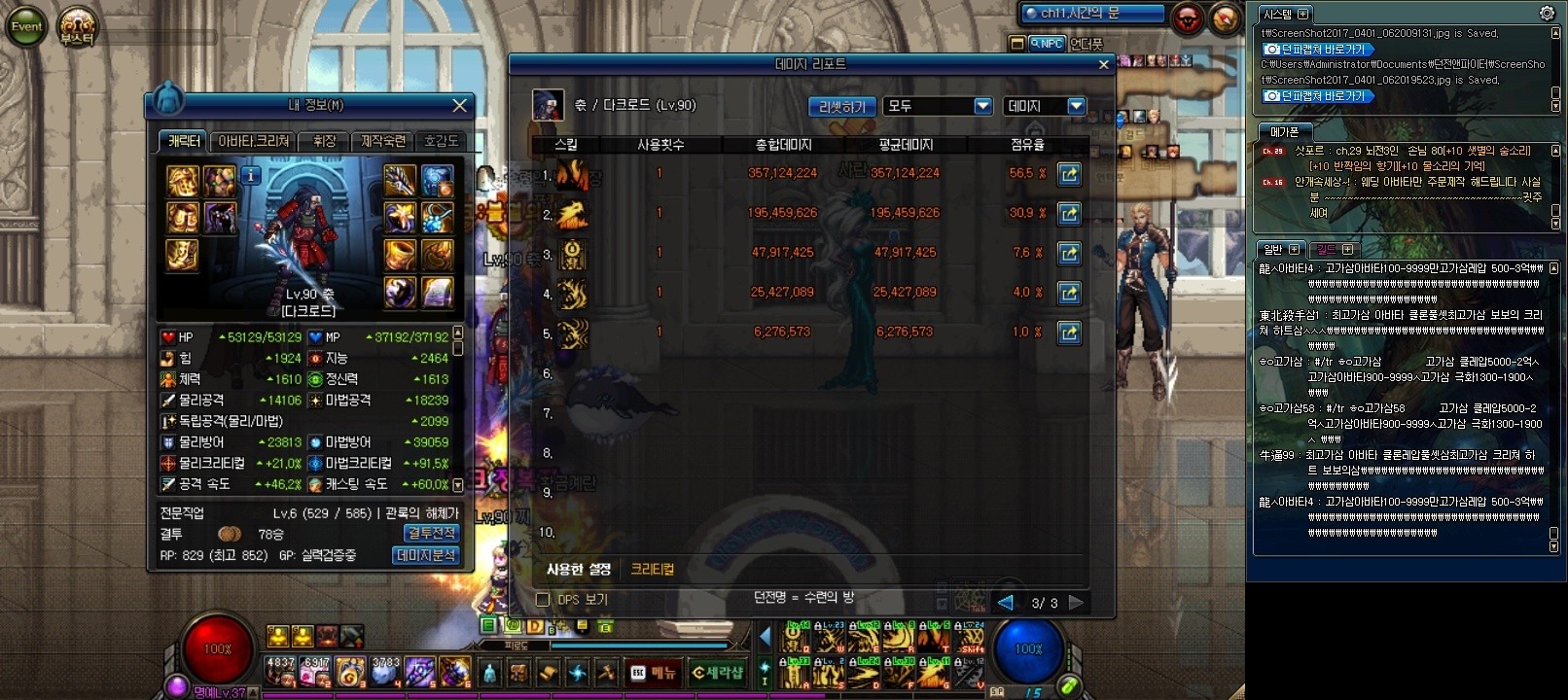Switch to the 아바타.크리쳐 tab
The image size is (1568, 700).
[253, 142]
